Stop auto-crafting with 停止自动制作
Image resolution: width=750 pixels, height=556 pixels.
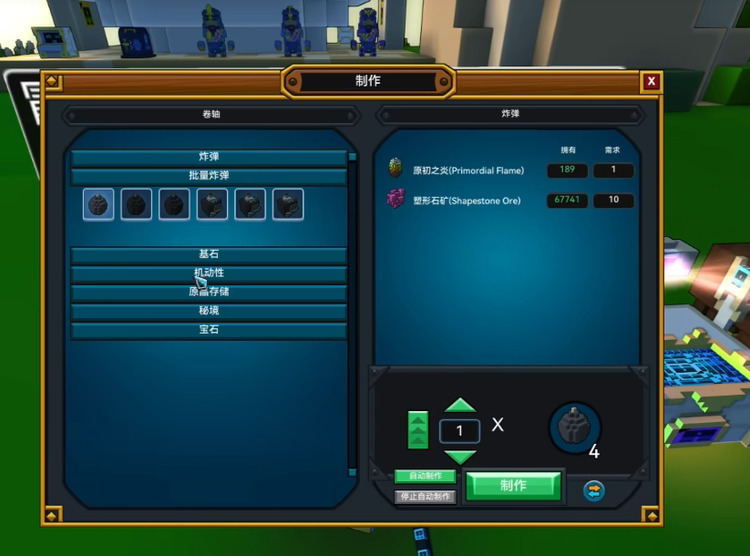click(426, 496)
